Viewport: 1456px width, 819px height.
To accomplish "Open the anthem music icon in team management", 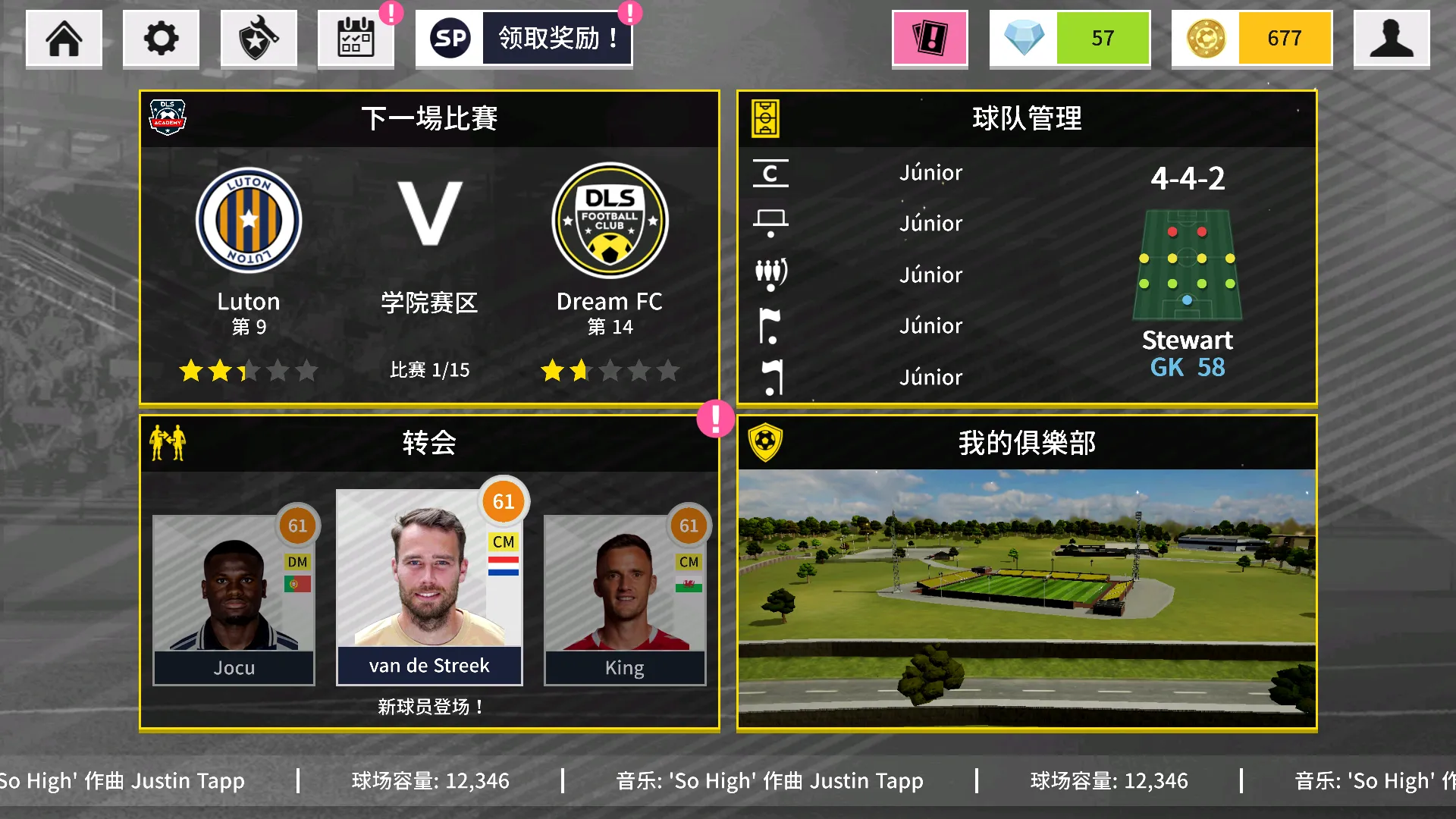I will [770, 377].
